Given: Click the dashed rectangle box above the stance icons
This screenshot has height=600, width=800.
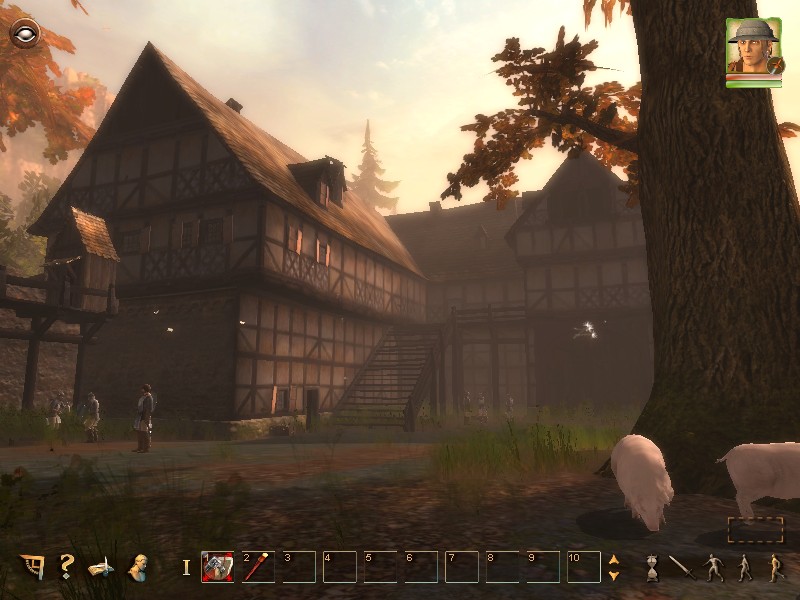Looking at the screenshot, I should 755,530.
